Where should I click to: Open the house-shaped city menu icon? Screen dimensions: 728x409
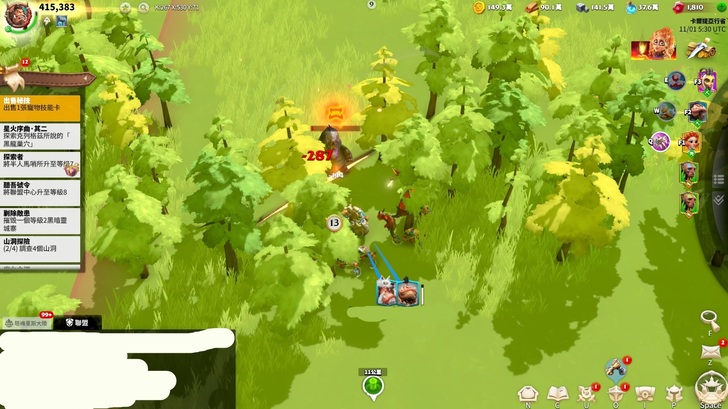click(527, 394)
